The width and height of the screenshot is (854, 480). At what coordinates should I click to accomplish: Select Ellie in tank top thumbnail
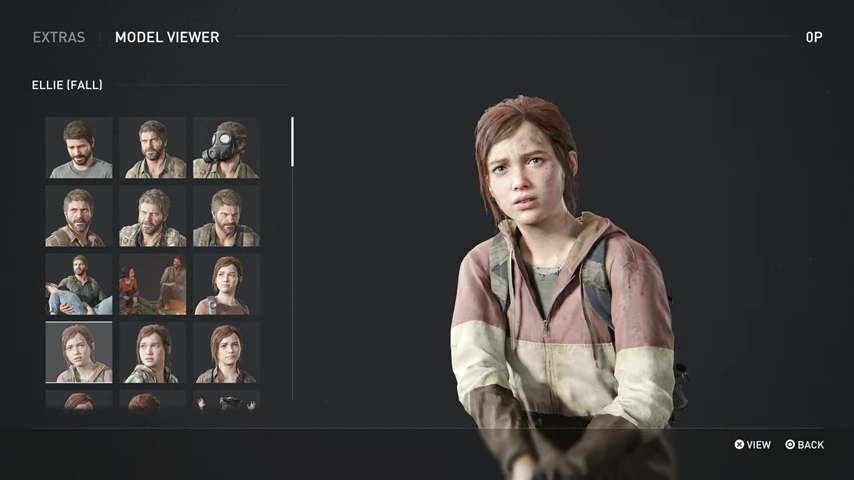click(x=226, y=284)
